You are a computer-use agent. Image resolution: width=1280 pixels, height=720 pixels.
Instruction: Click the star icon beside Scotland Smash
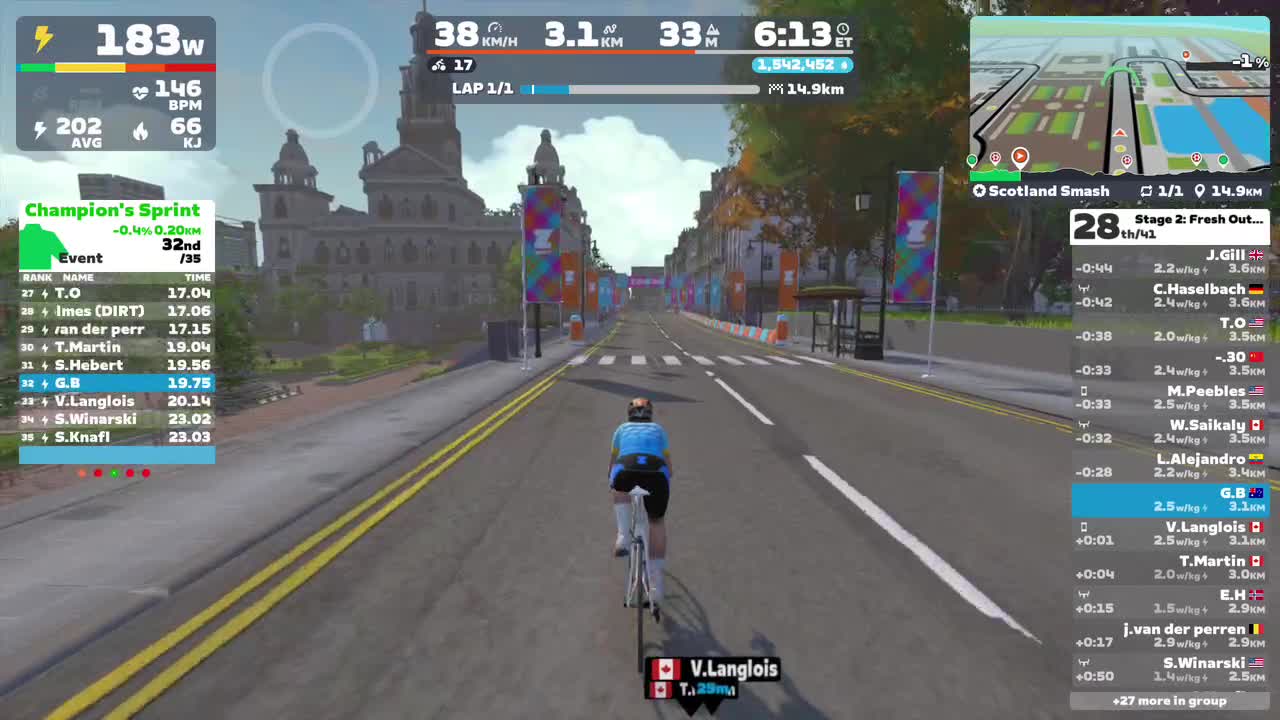(x=979, y=190)
